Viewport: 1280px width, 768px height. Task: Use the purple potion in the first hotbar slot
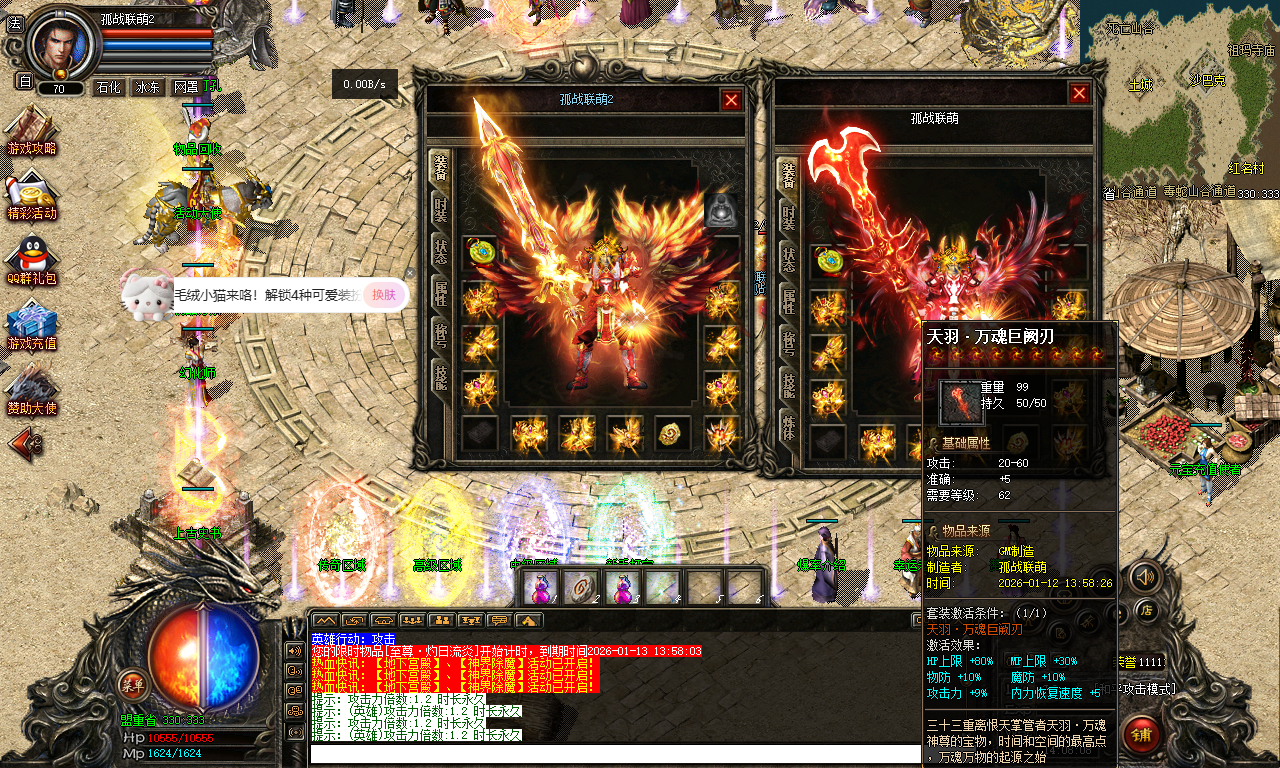[541, 587]
